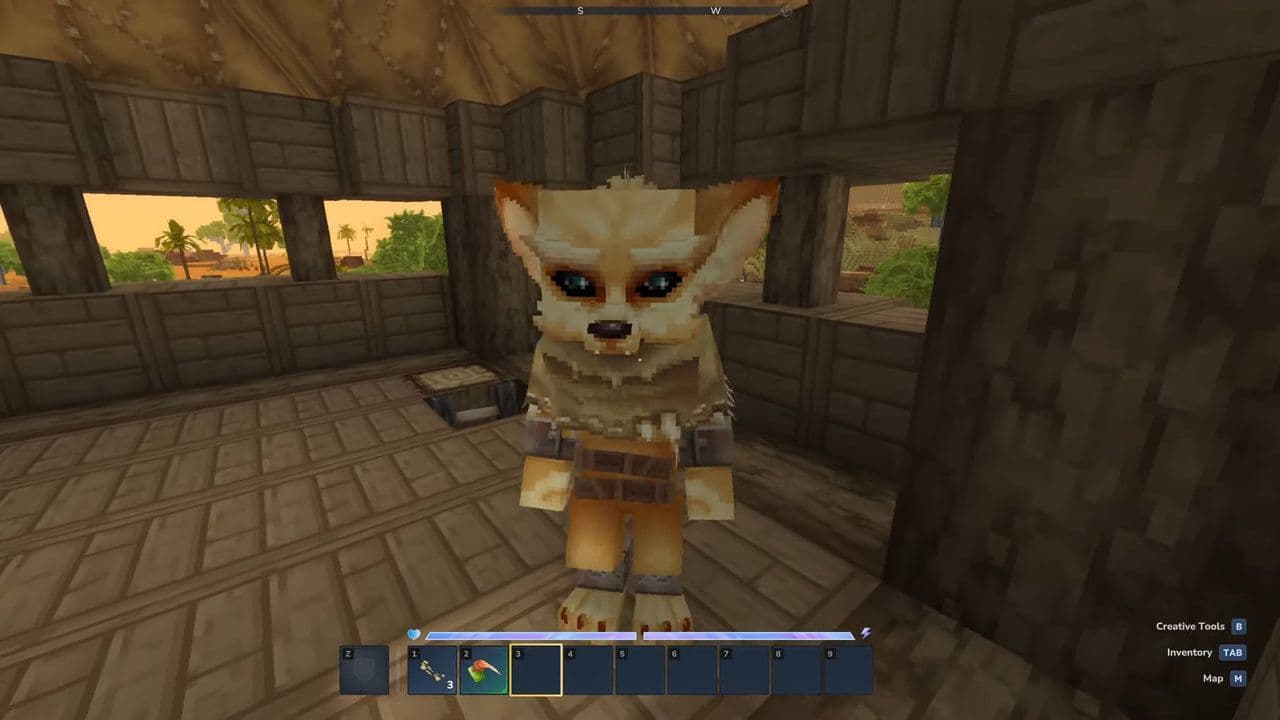This screenshot has width=1280, height=720.
Task: Click the S marker on the compass
Action: [580, 10]
